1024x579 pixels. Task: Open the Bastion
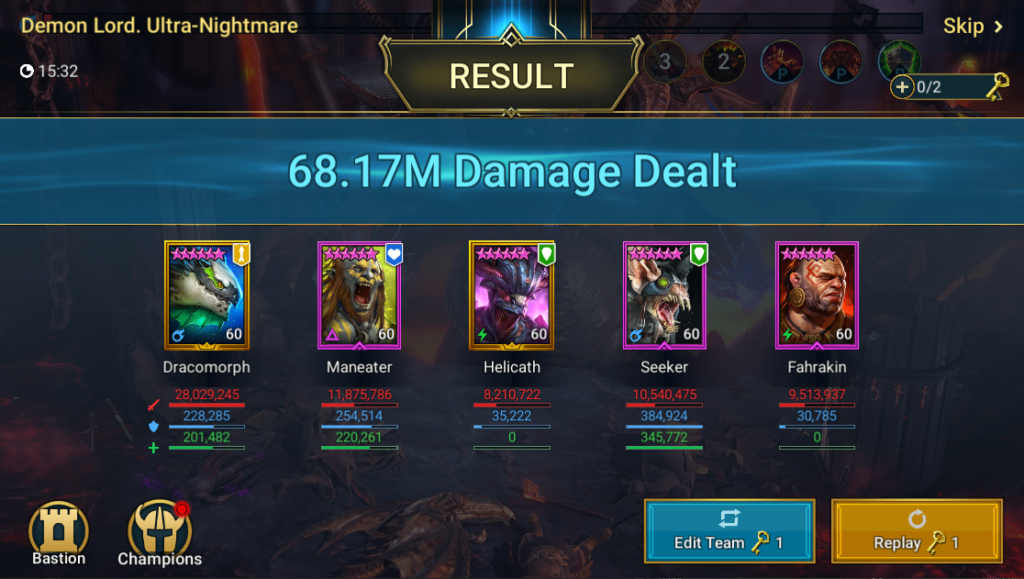click(x=59, y=534)
